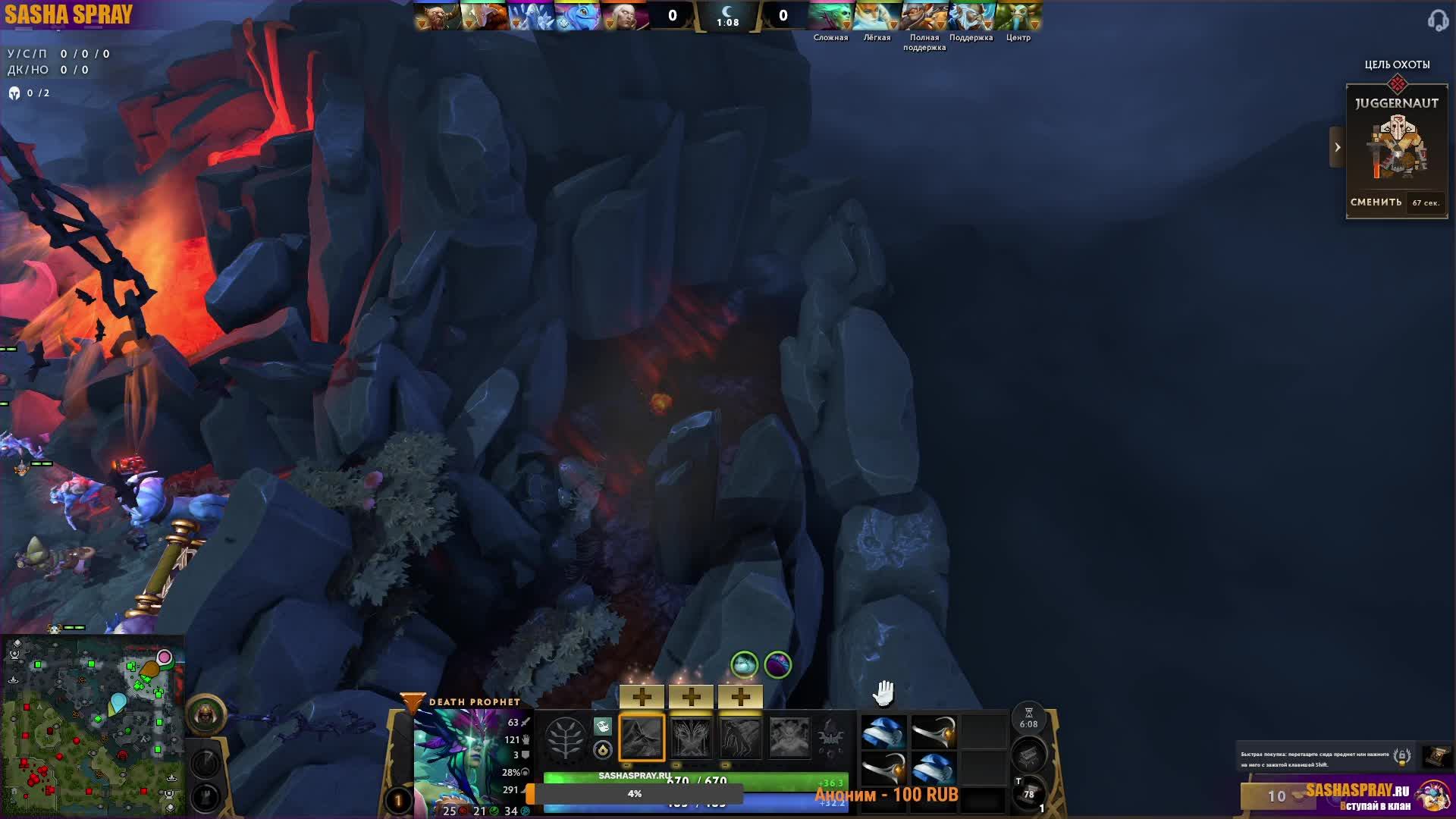Select Zeus in the top hero bar
The width and height of the screenshot is (1456, 819).
click(971, 16)
